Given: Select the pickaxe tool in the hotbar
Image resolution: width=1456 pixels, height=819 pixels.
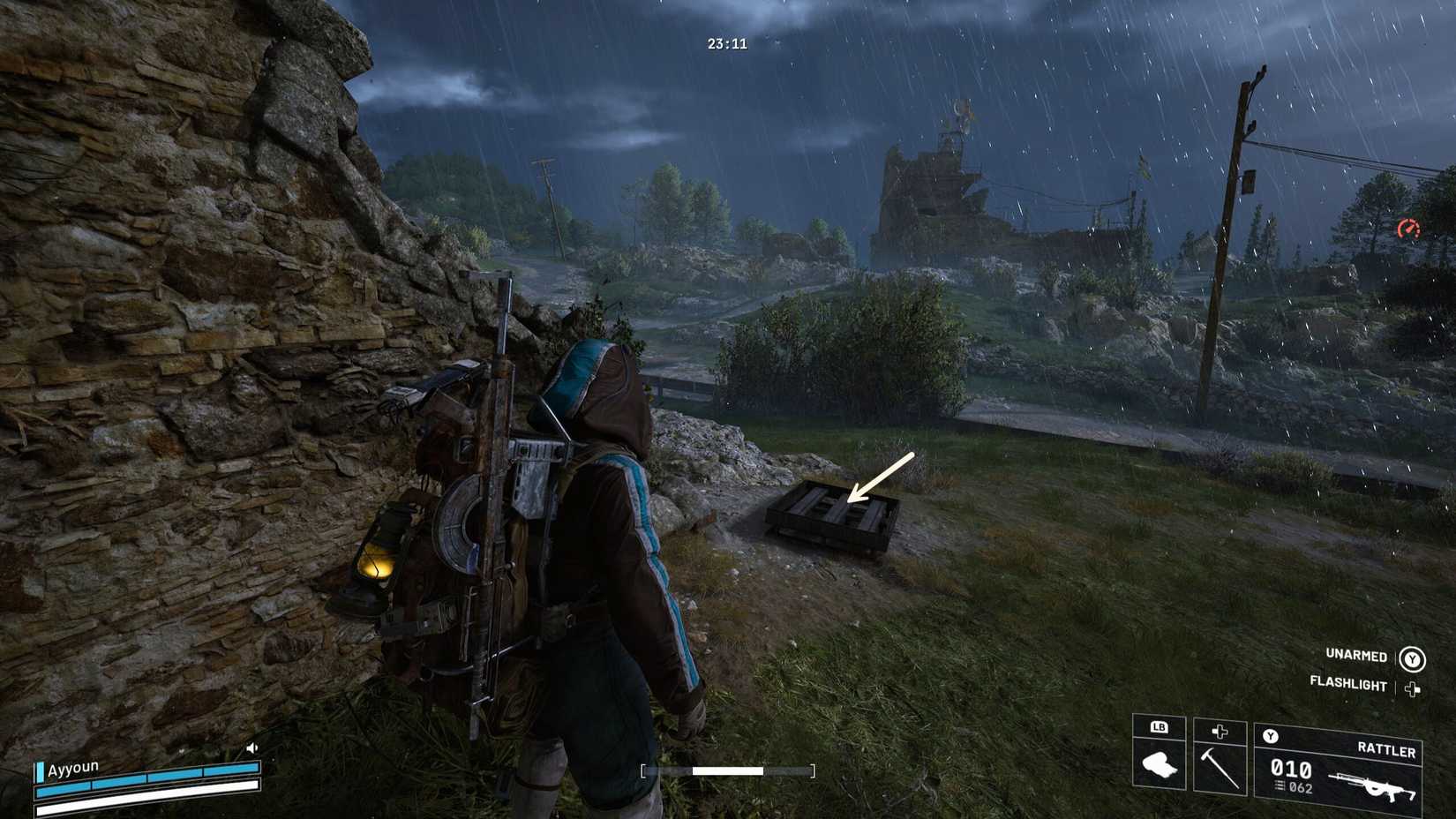Looking at the screenshot, I should coord(1222,767).
